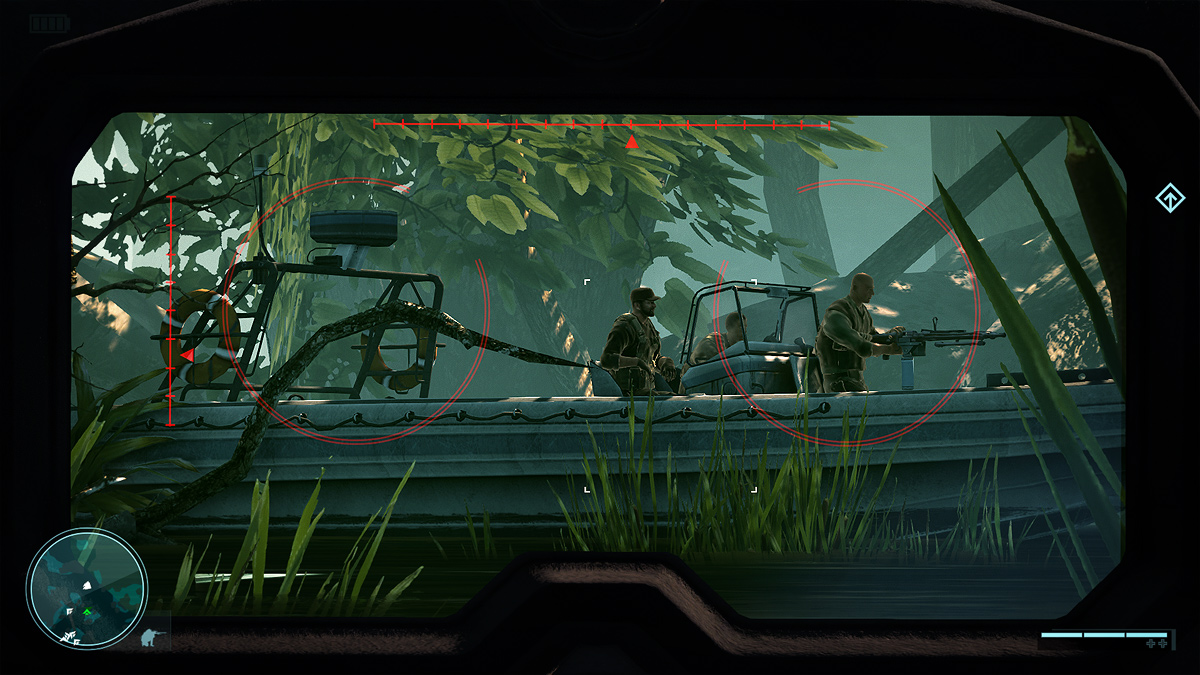Select the diamond up-arrow objective marker
The width and height of the screenshot is (1200, 675).
pos(1169,199)
